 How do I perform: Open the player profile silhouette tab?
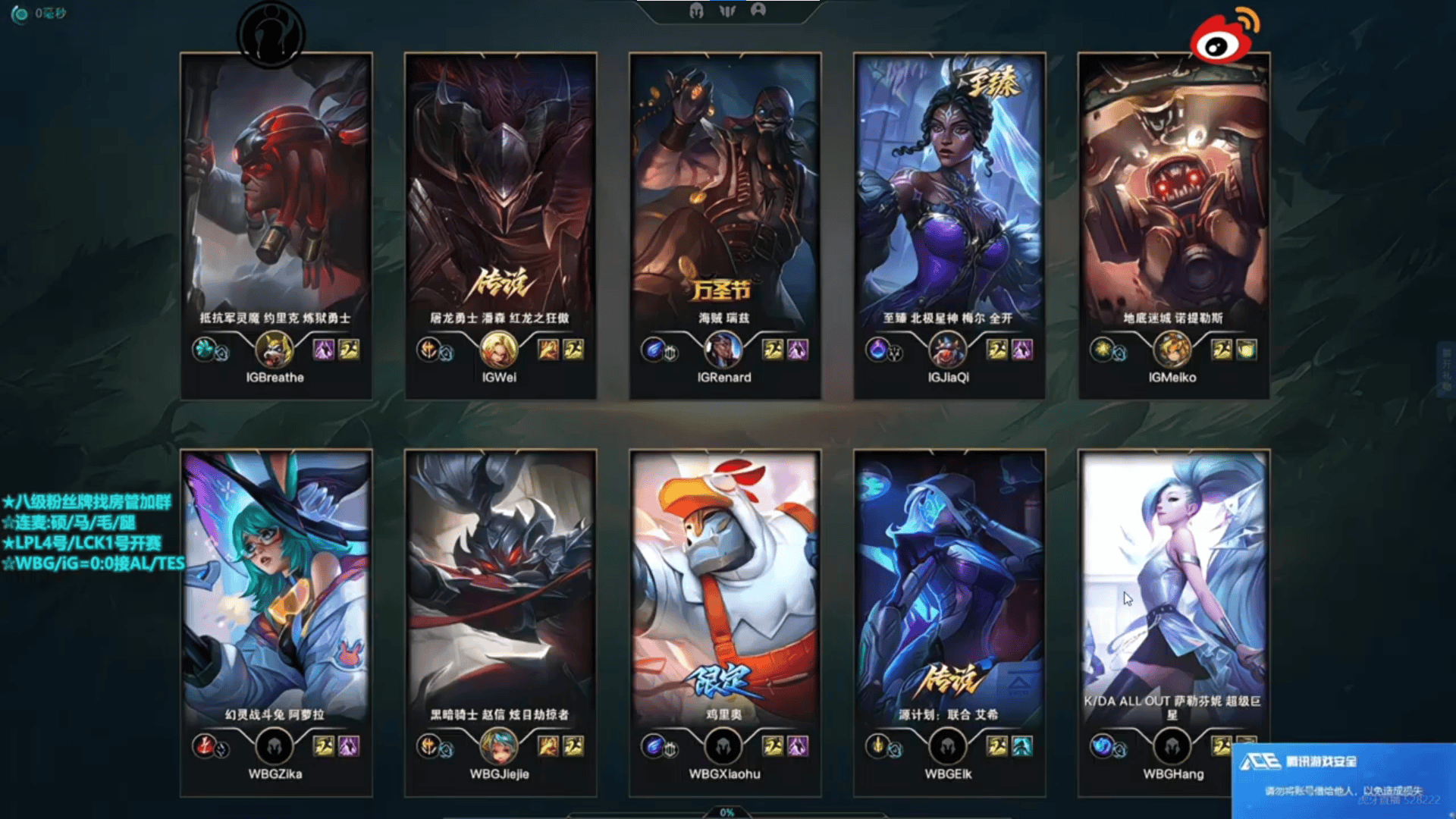click(x=758, y=10)
